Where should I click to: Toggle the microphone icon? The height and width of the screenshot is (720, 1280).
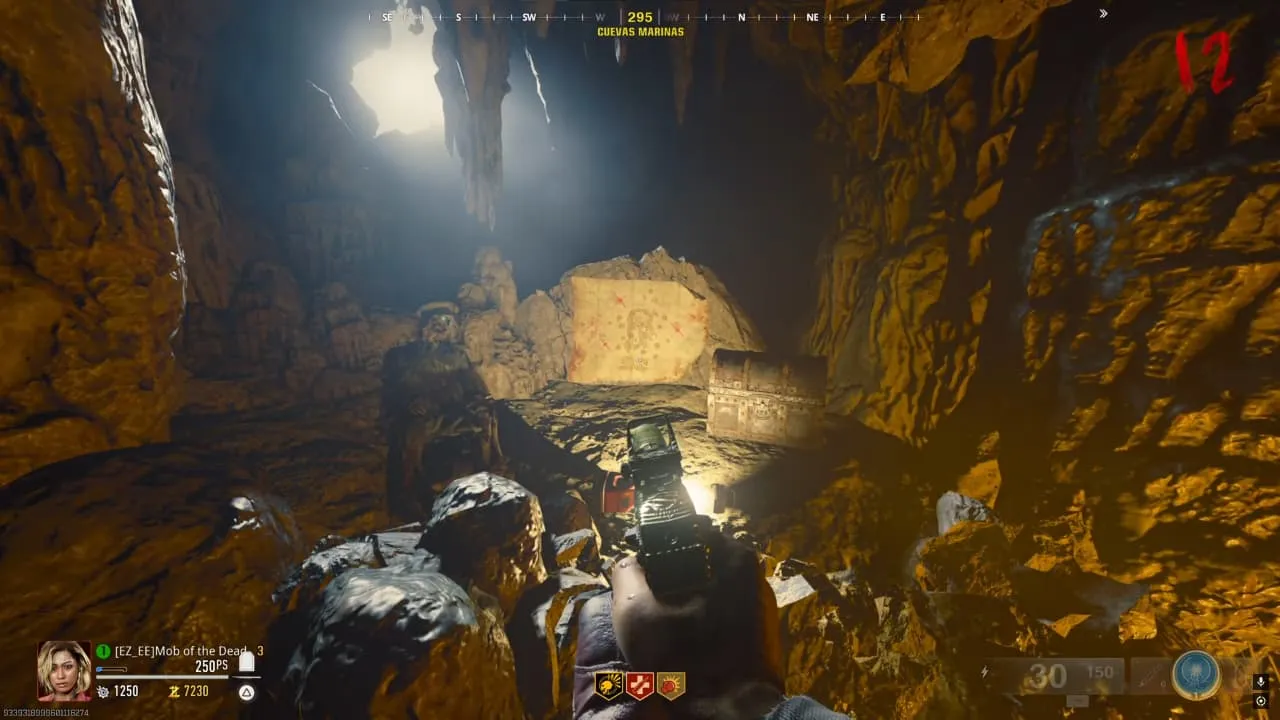[x=1260, y=681]
